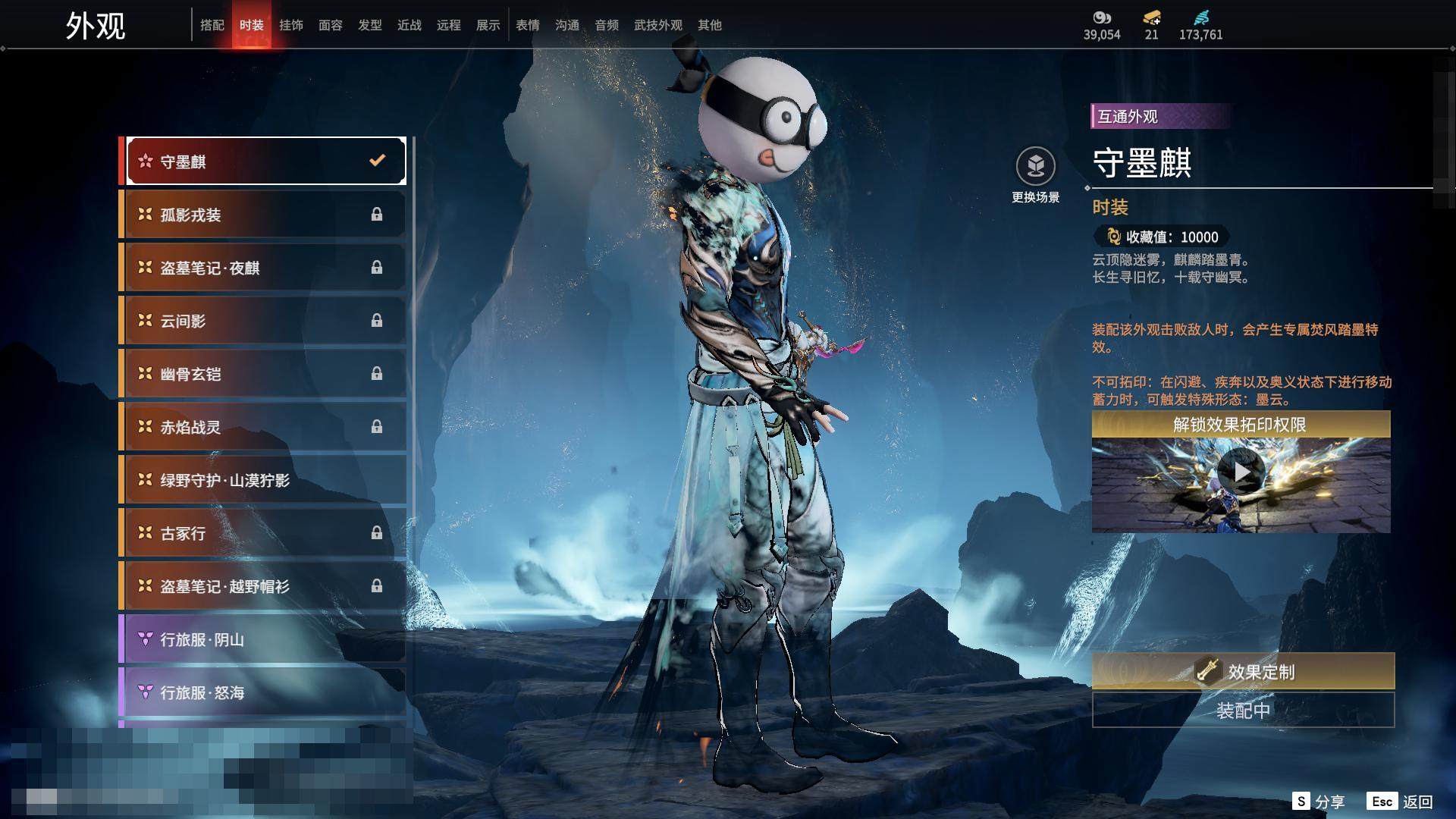Open the 挂饰 accessories tab

click(291, 25)
